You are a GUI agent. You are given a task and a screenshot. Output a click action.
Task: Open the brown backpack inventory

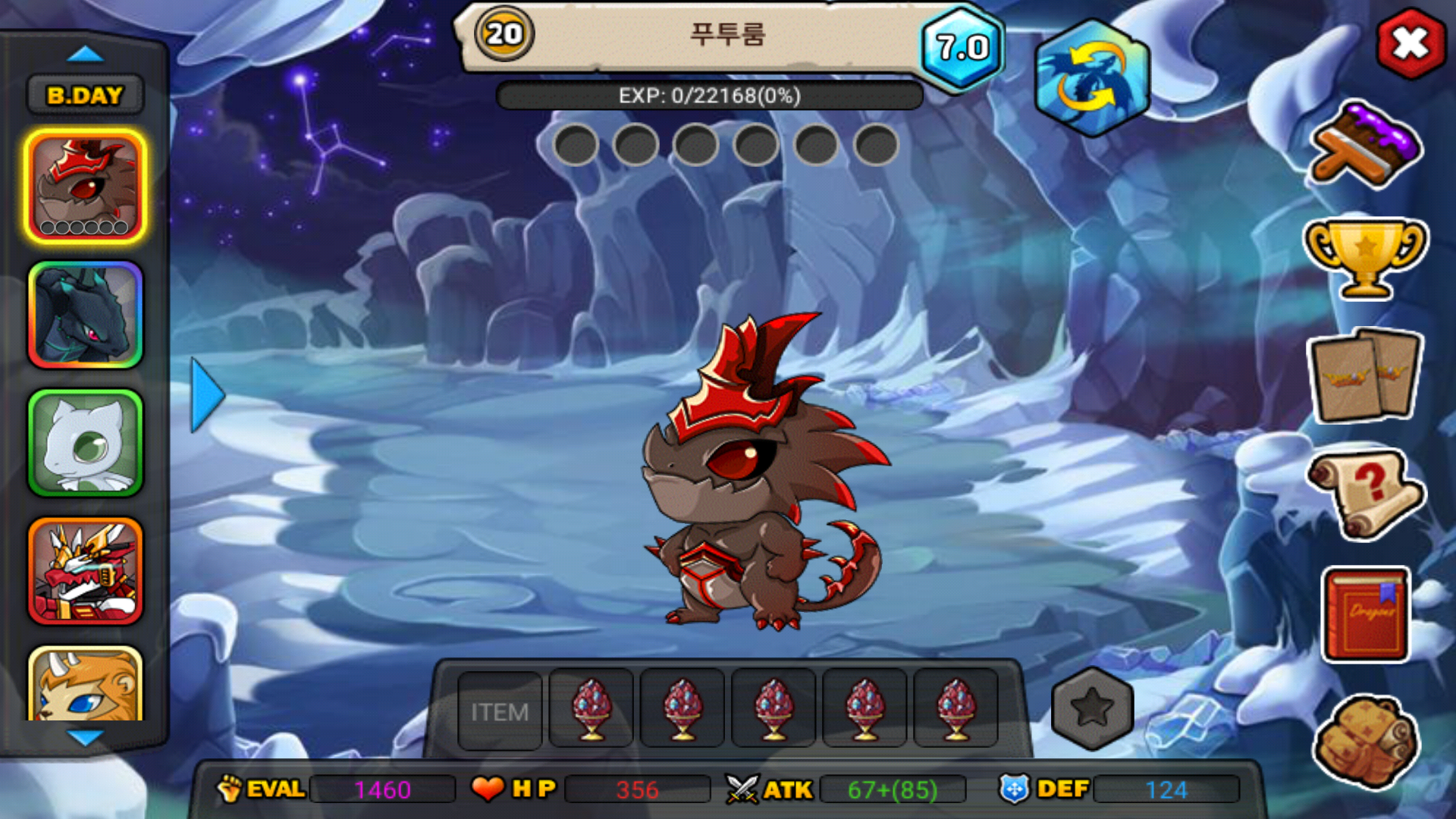1365,741
